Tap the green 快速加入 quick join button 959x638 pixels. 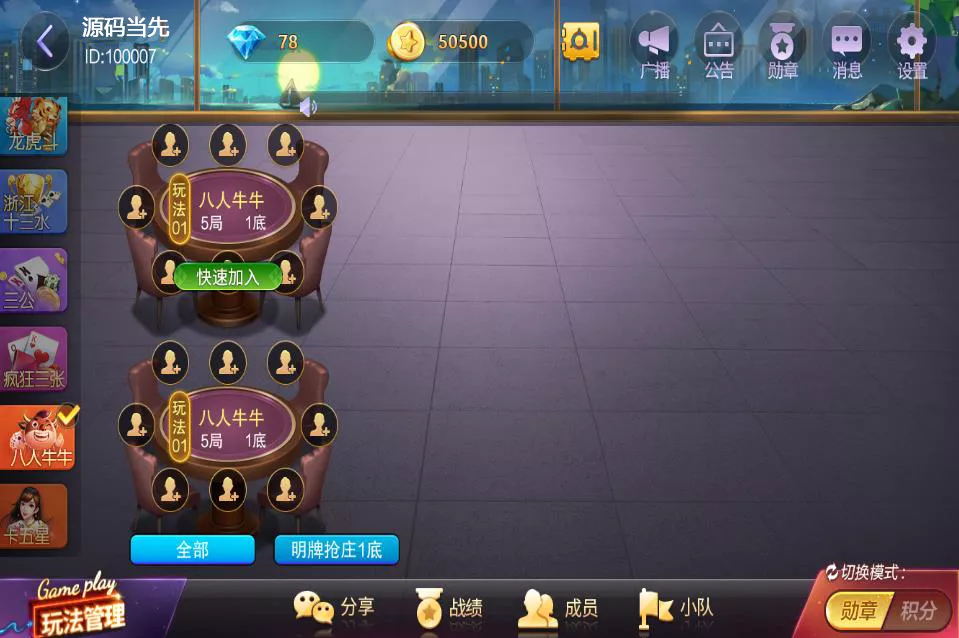[228, 277]
